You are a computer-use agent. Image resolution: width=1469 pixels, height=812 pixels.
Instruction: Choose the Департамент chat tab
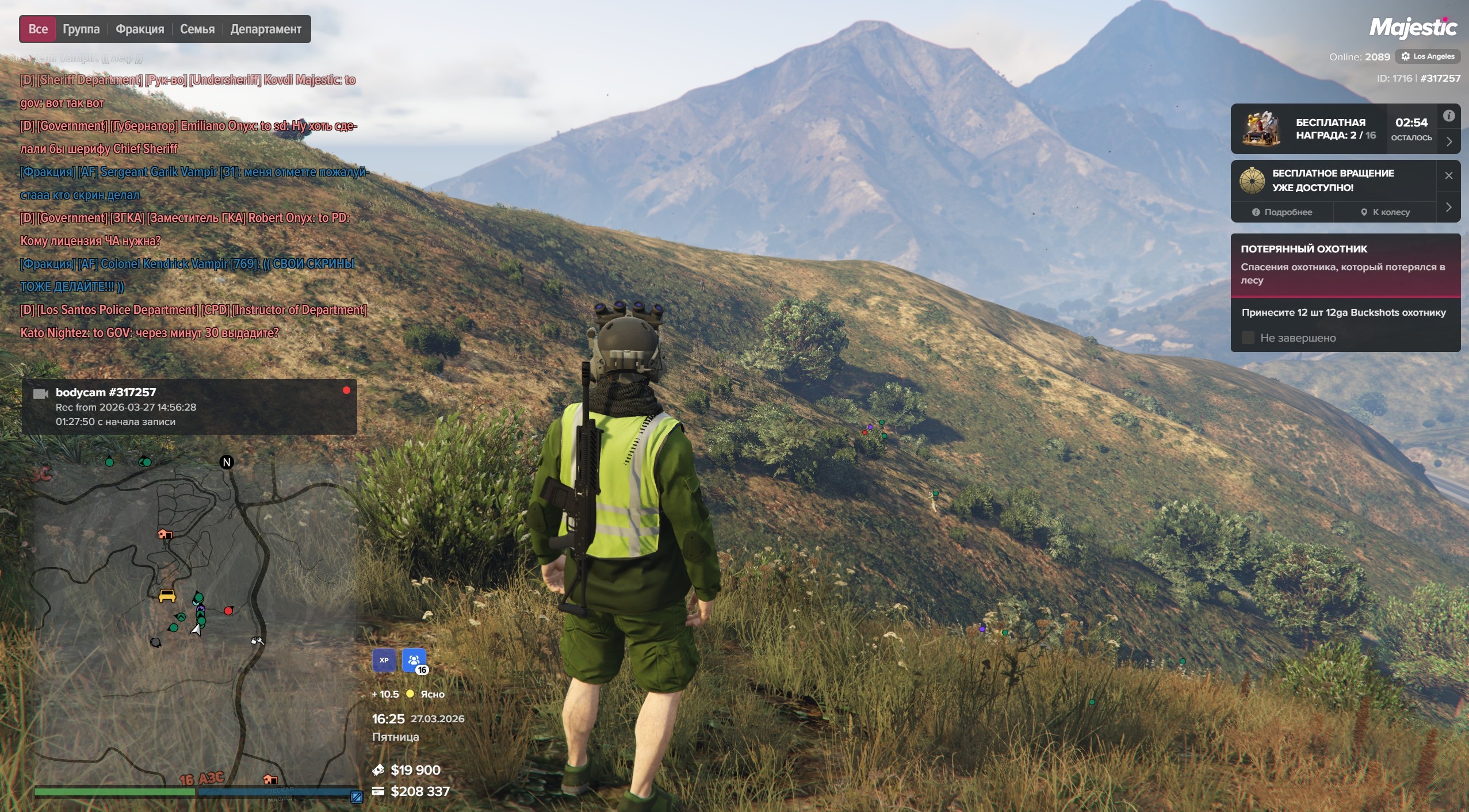click(266, 29)
